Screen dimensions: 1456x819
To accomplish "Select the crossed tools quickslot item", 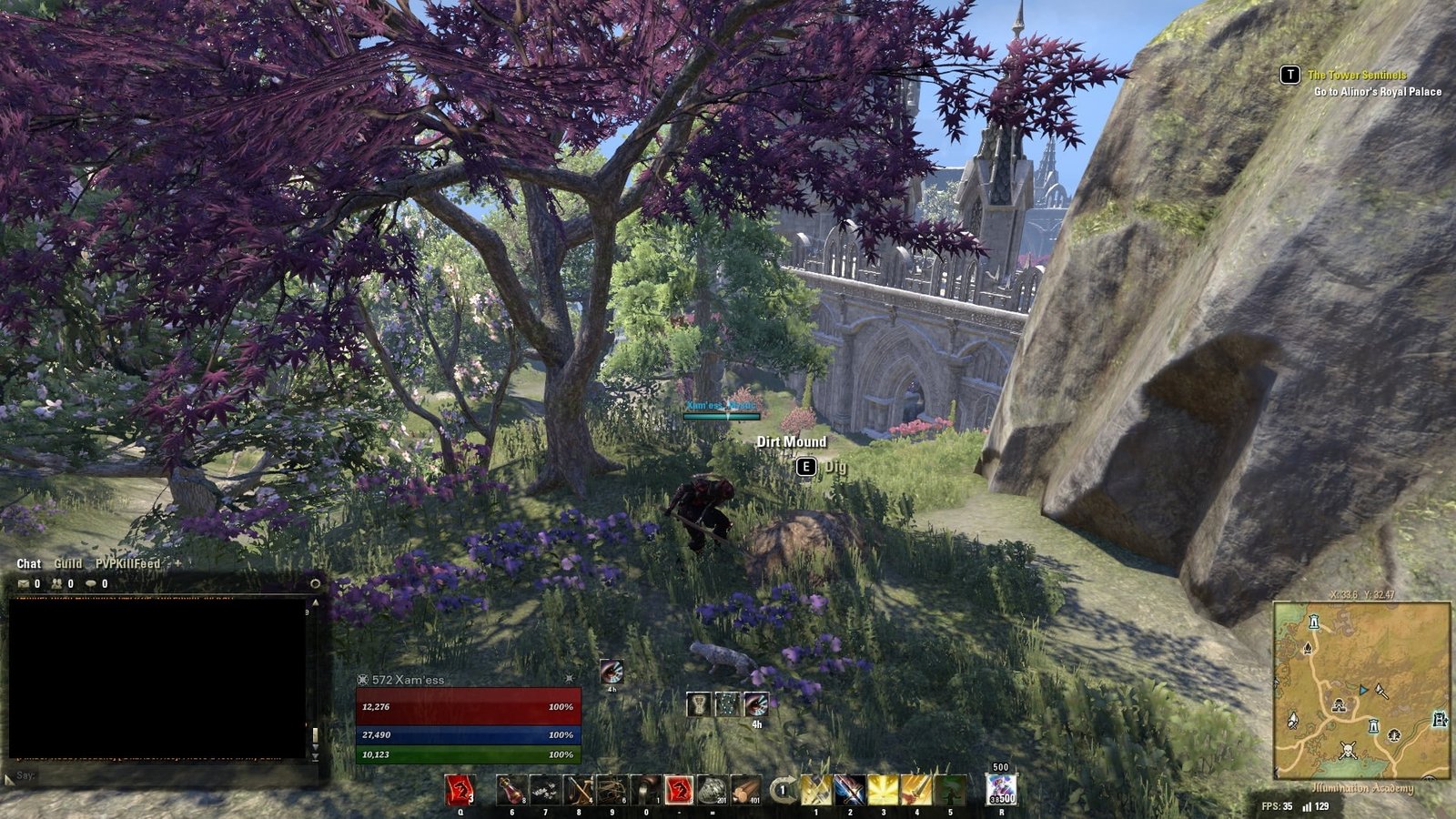I will tap(579, 790).
